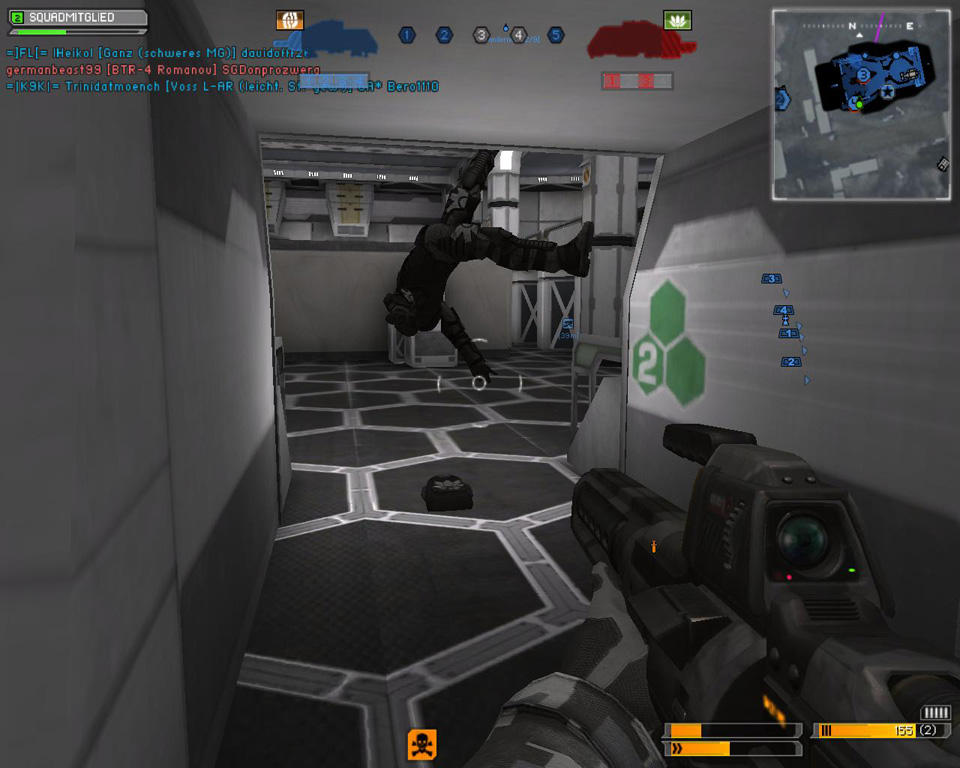The image size is (960, 768).
Task: Select the star marker on the minimap
Action: (x=888, y=92)
